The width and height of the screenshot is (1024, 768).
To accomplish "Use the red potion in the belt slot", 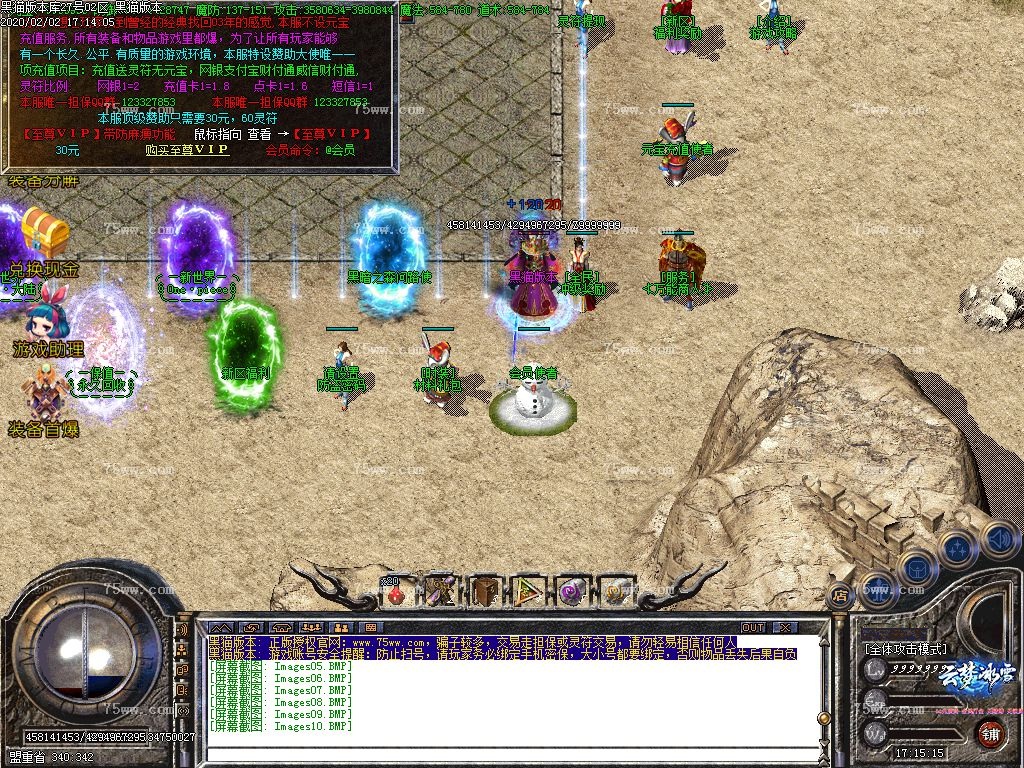I will pos(396,592).
